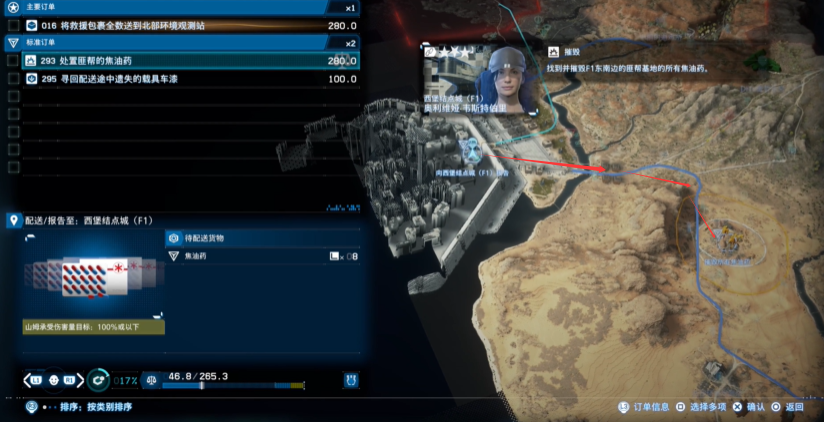Viewport: 824px width, 422px height.
Task: Tick the checkbox beside order 016
Action: 12,25
